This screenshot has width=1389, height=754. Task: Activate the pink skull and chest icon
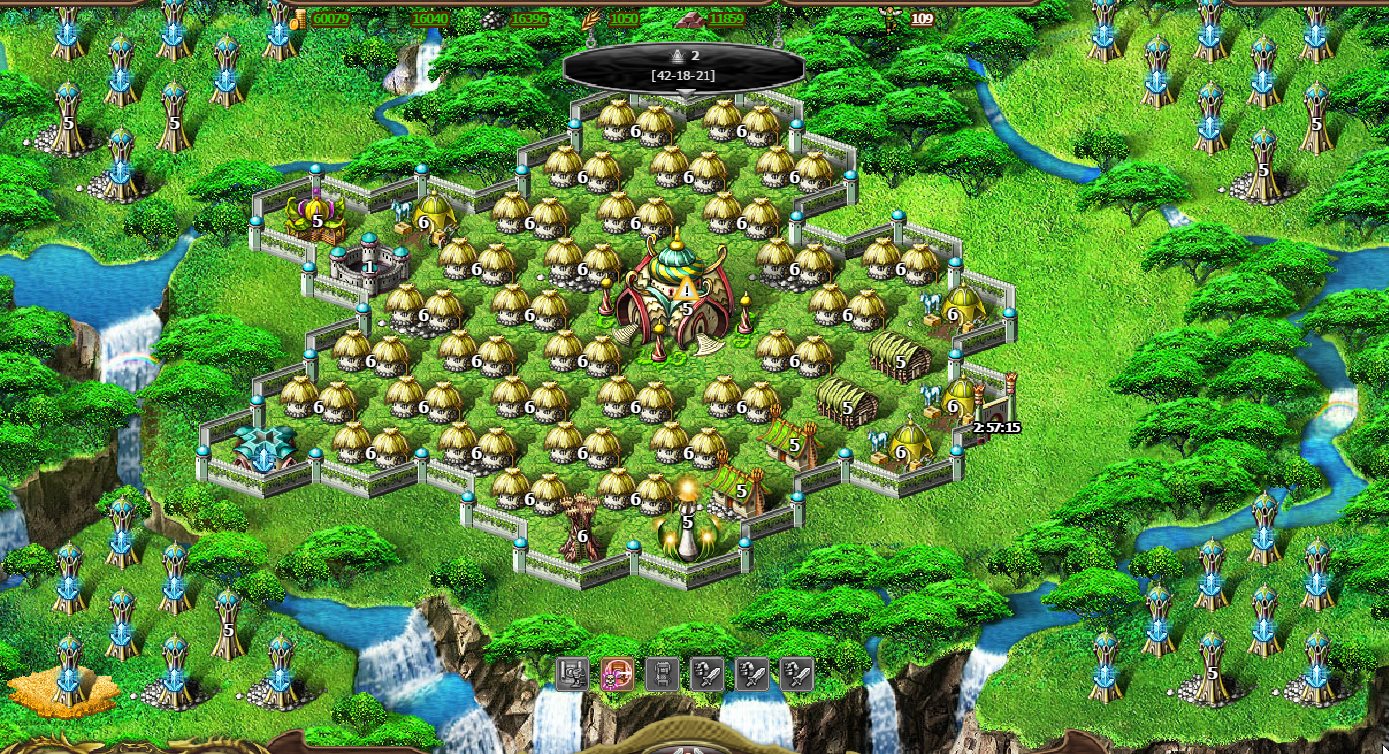pyautogui.click(x=617, y=674)
